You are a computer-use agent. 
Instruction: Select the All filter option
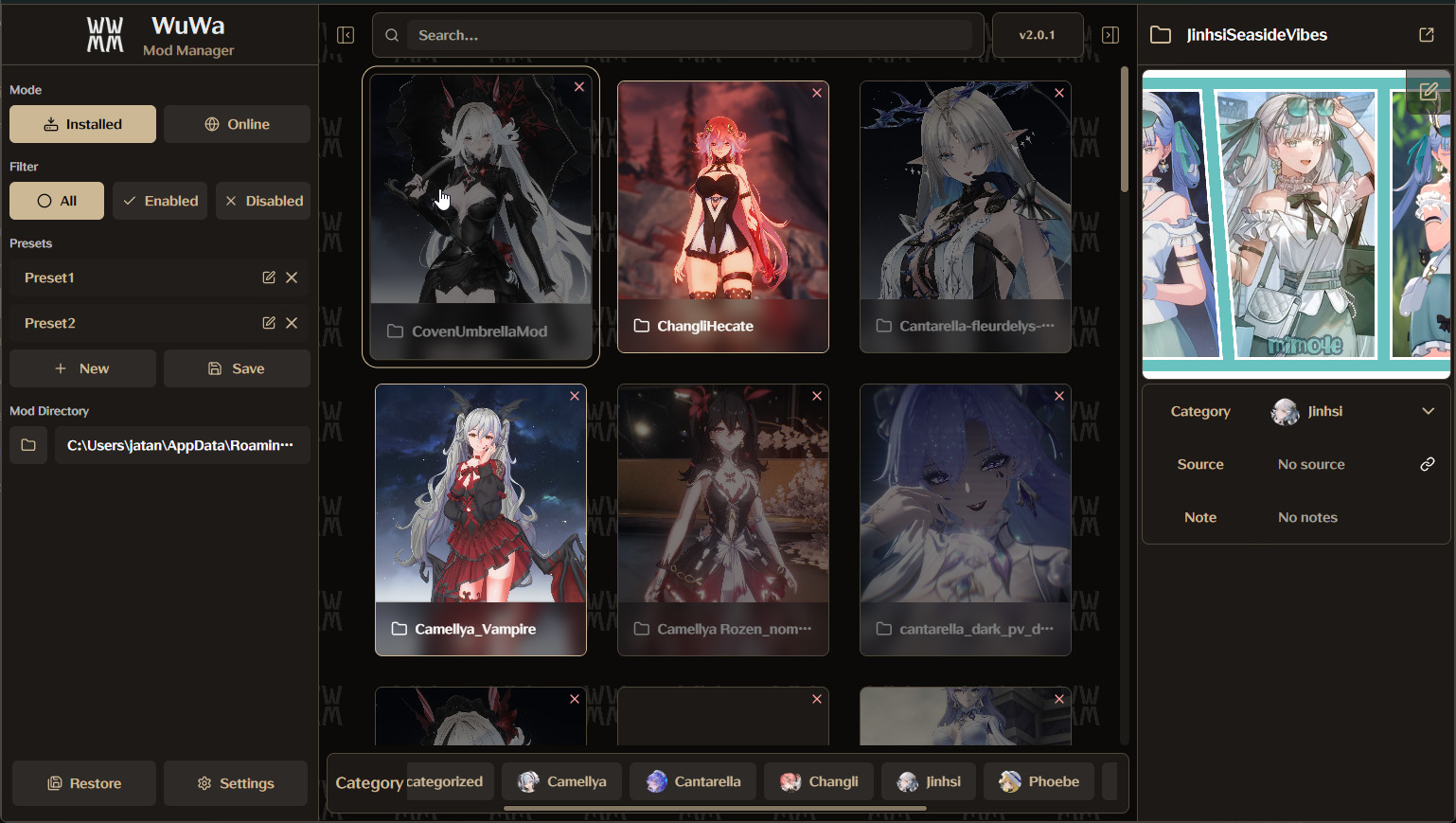point(56,200)
